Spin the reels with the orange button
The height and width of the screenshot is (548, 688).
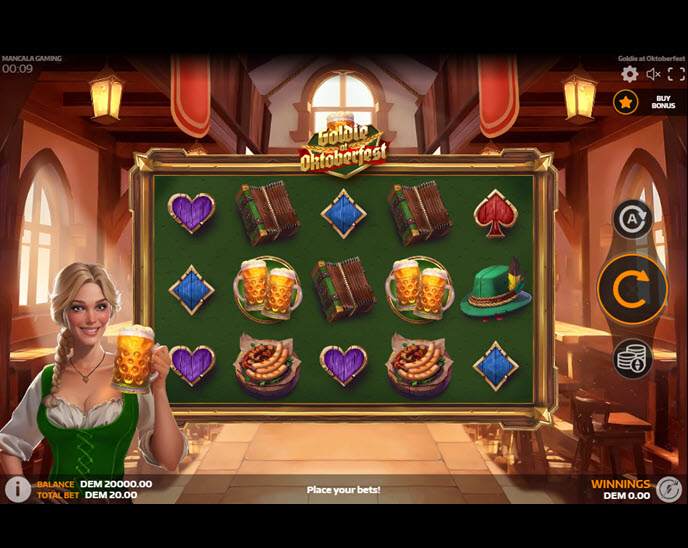[632, 289]
